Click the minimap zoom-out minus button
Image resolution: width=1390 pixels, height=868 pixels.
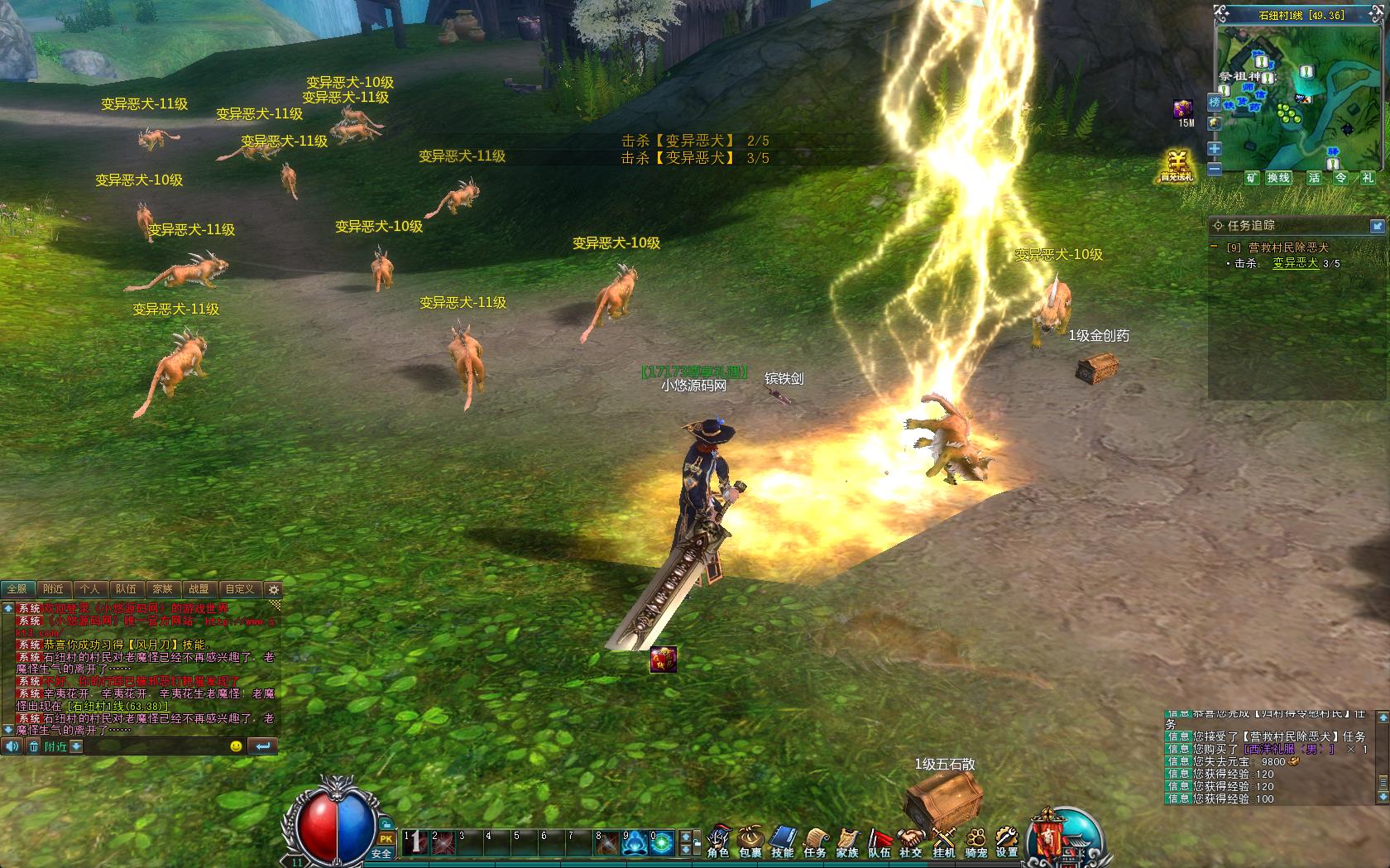coord(1215,169)
